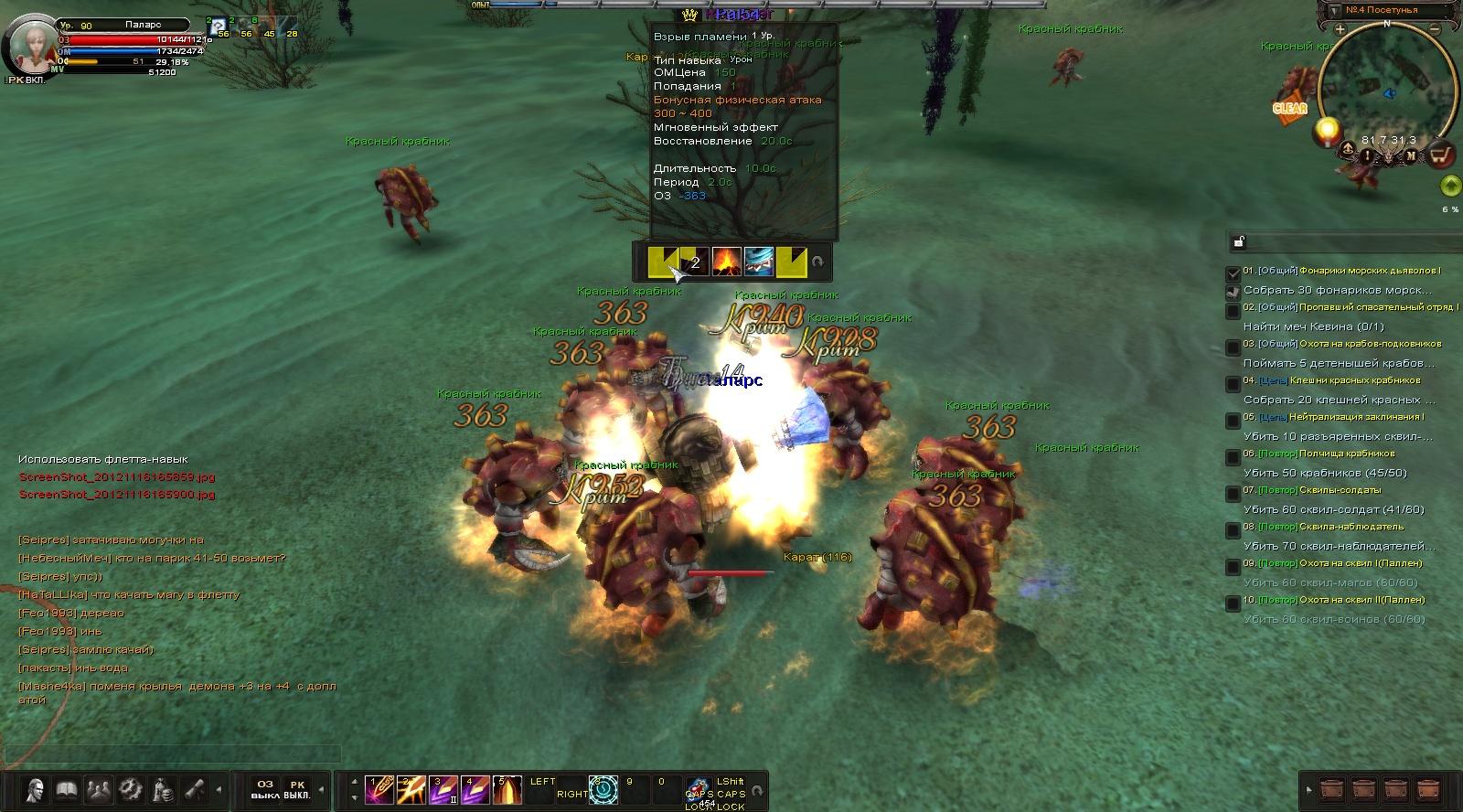Screen dimensions: 1463x812
Task: Tick the checkbox for quest Сквилы-солдаты
Action: [x=1233, y=494]
